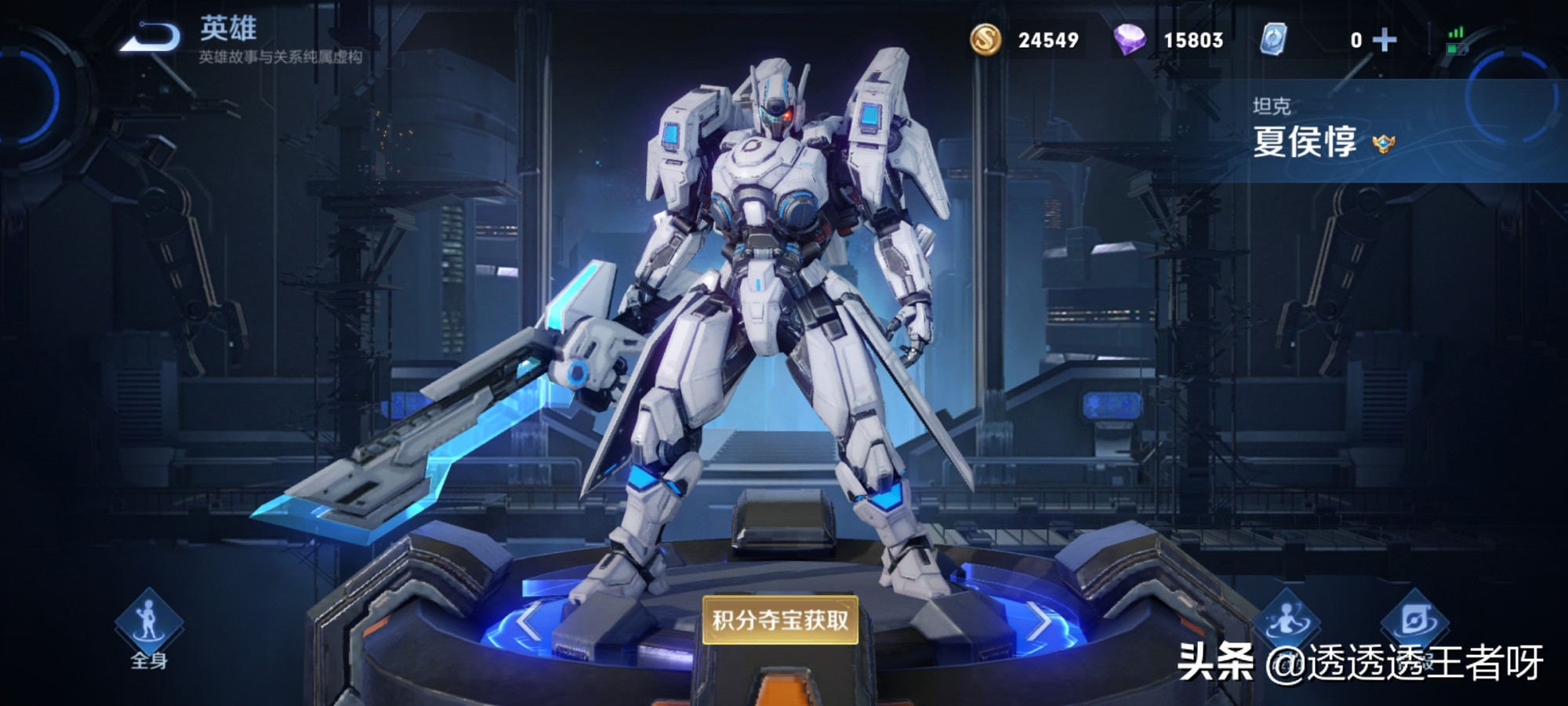Tap the blue skin-shard card icon
This screenshot has height=706, width=1568.
point(1272,39)
